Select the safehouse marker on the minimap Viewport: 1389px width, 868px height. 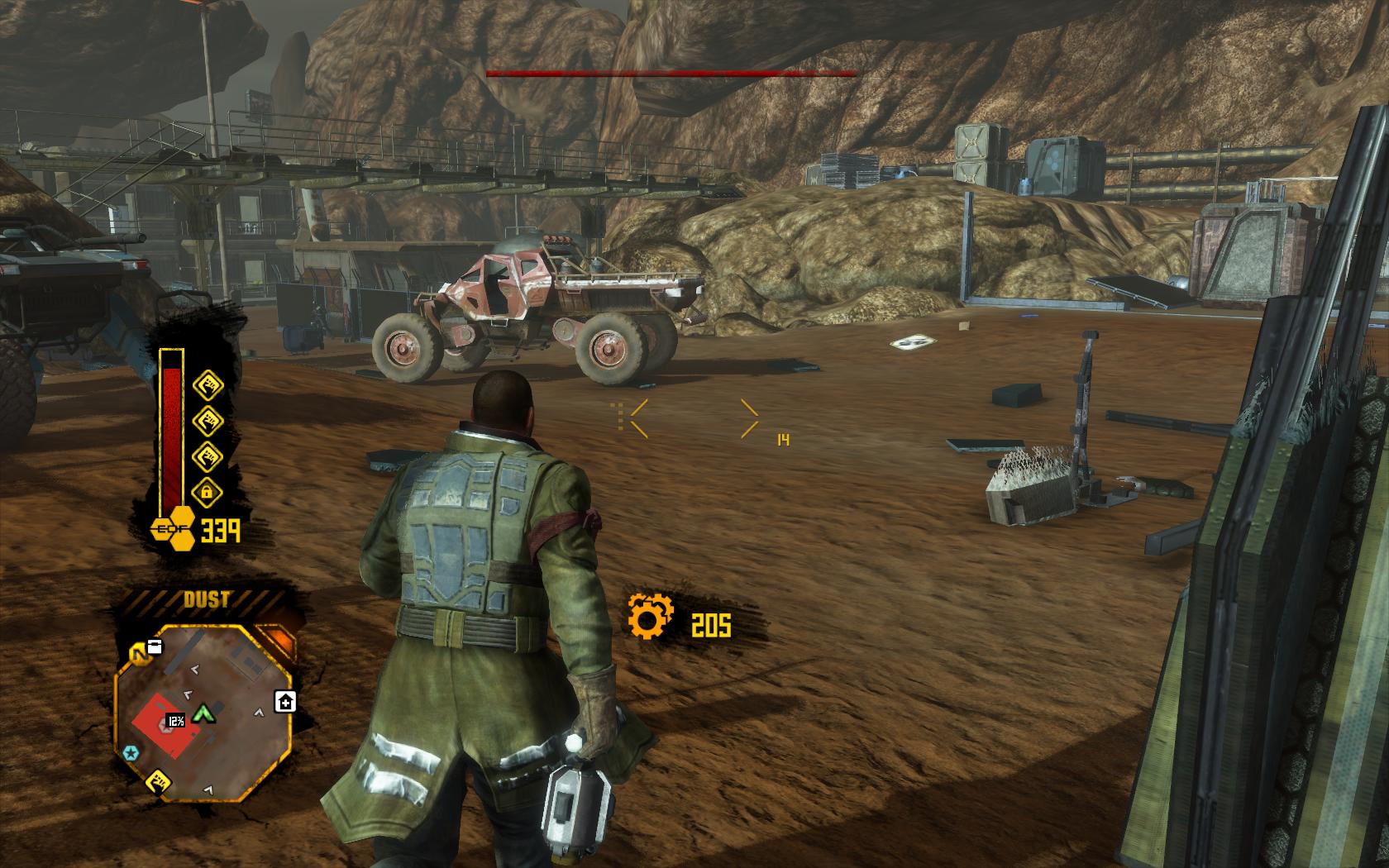[x=286, y=702]
